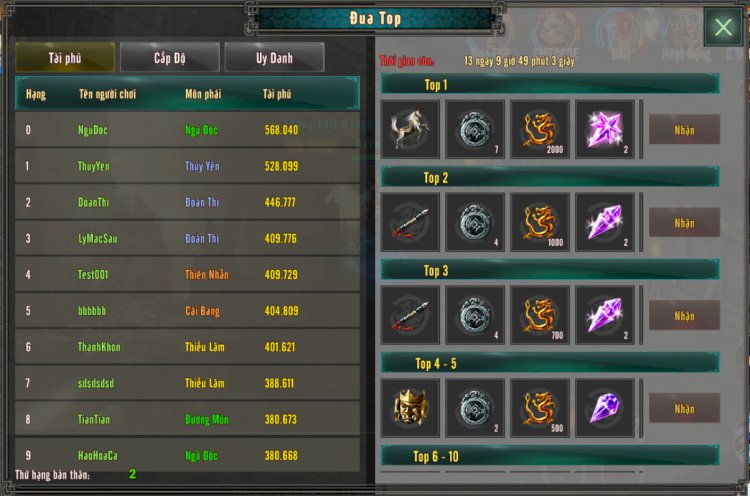Show the Uy Danh ranking tab
The width and height of the screenshot is (750, 496).
[x=274, y=58]
